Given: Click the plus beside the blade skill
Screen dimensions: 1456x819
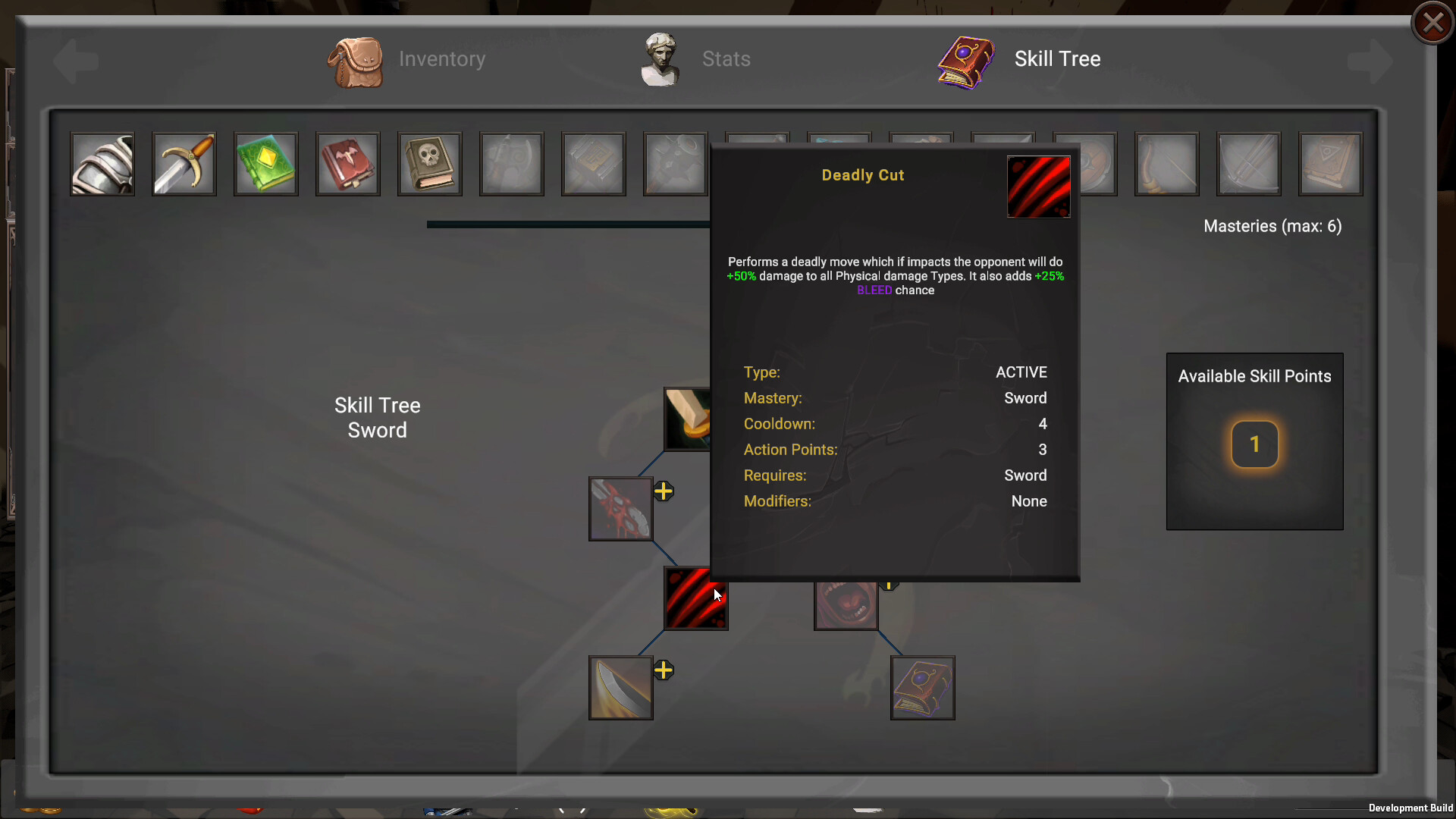Looking at the screenshot, I should 664,669.
